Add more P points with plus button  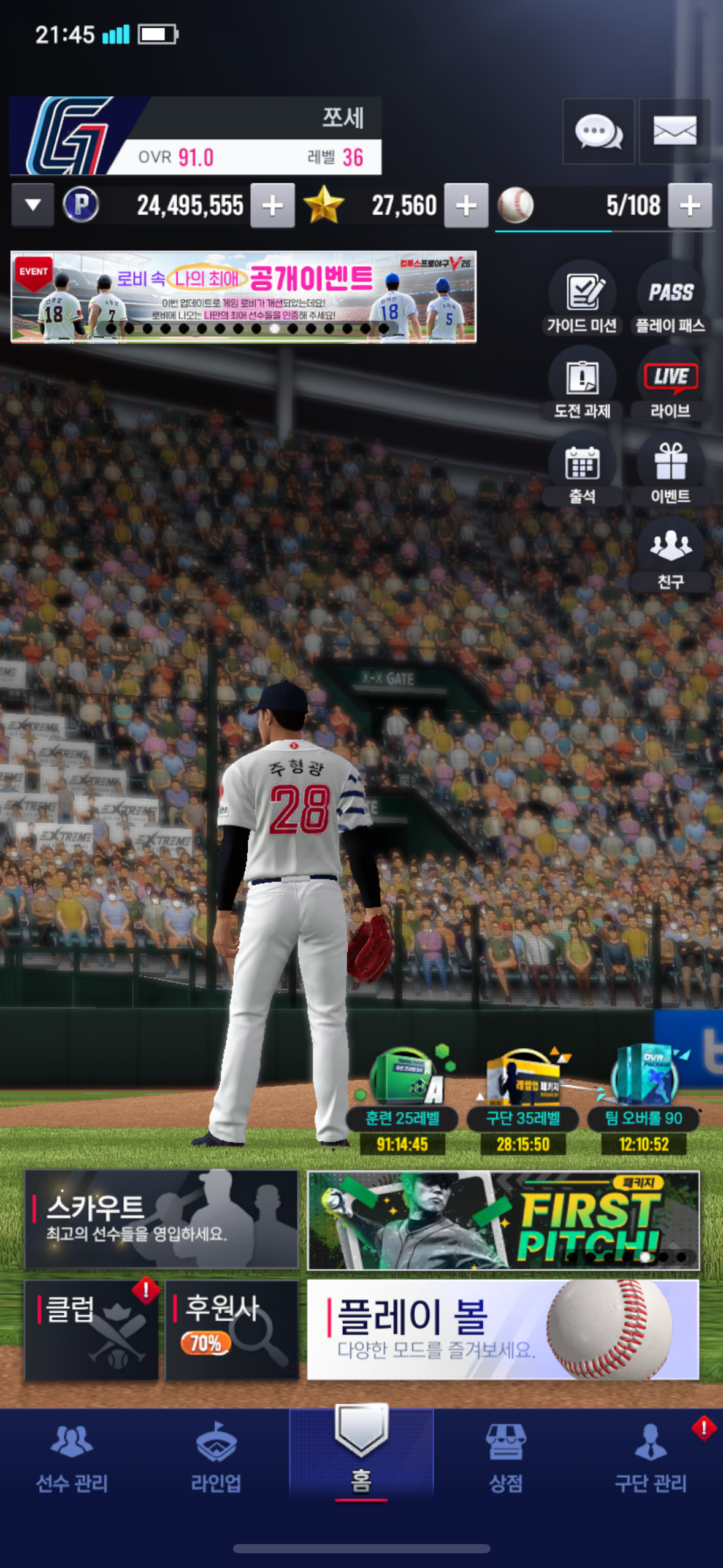tap(273, 206)
